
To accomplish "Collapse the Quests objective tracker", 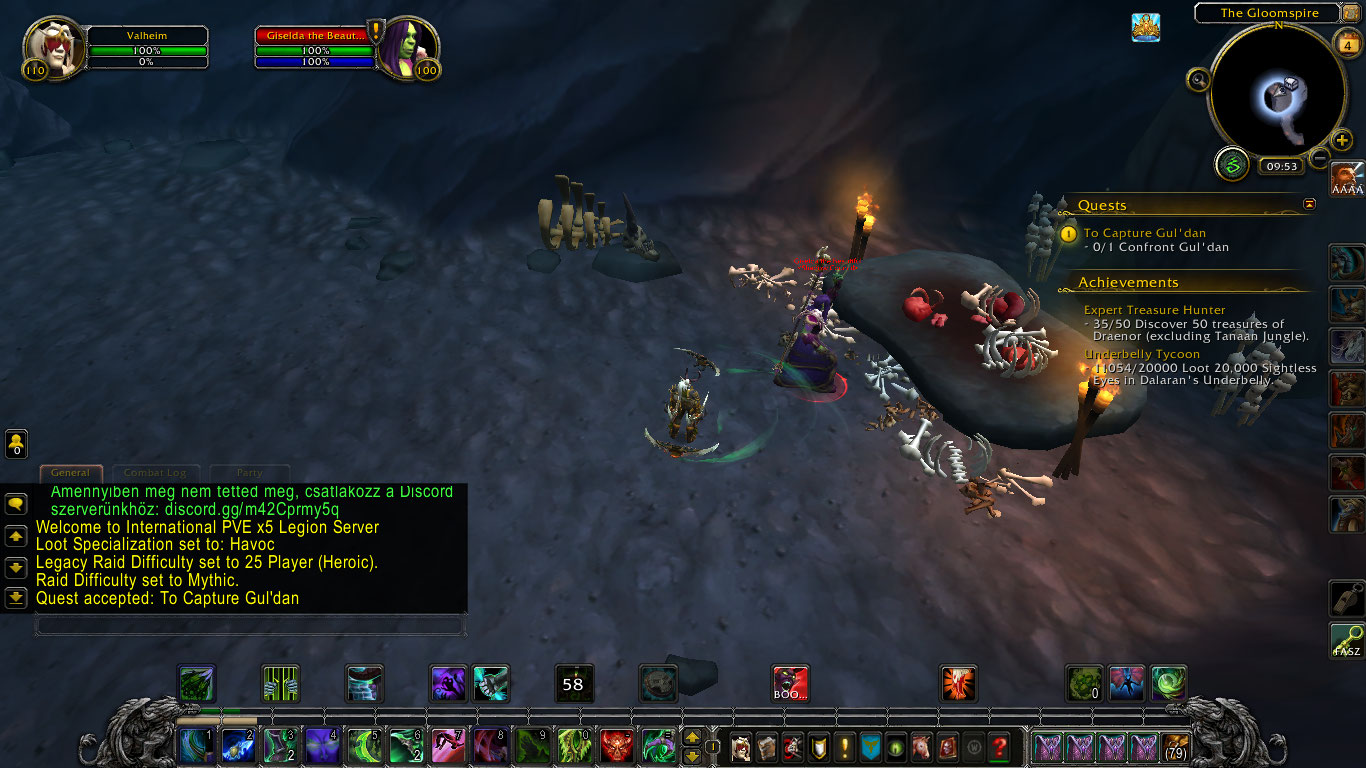I will click(x=1309, y=204).
